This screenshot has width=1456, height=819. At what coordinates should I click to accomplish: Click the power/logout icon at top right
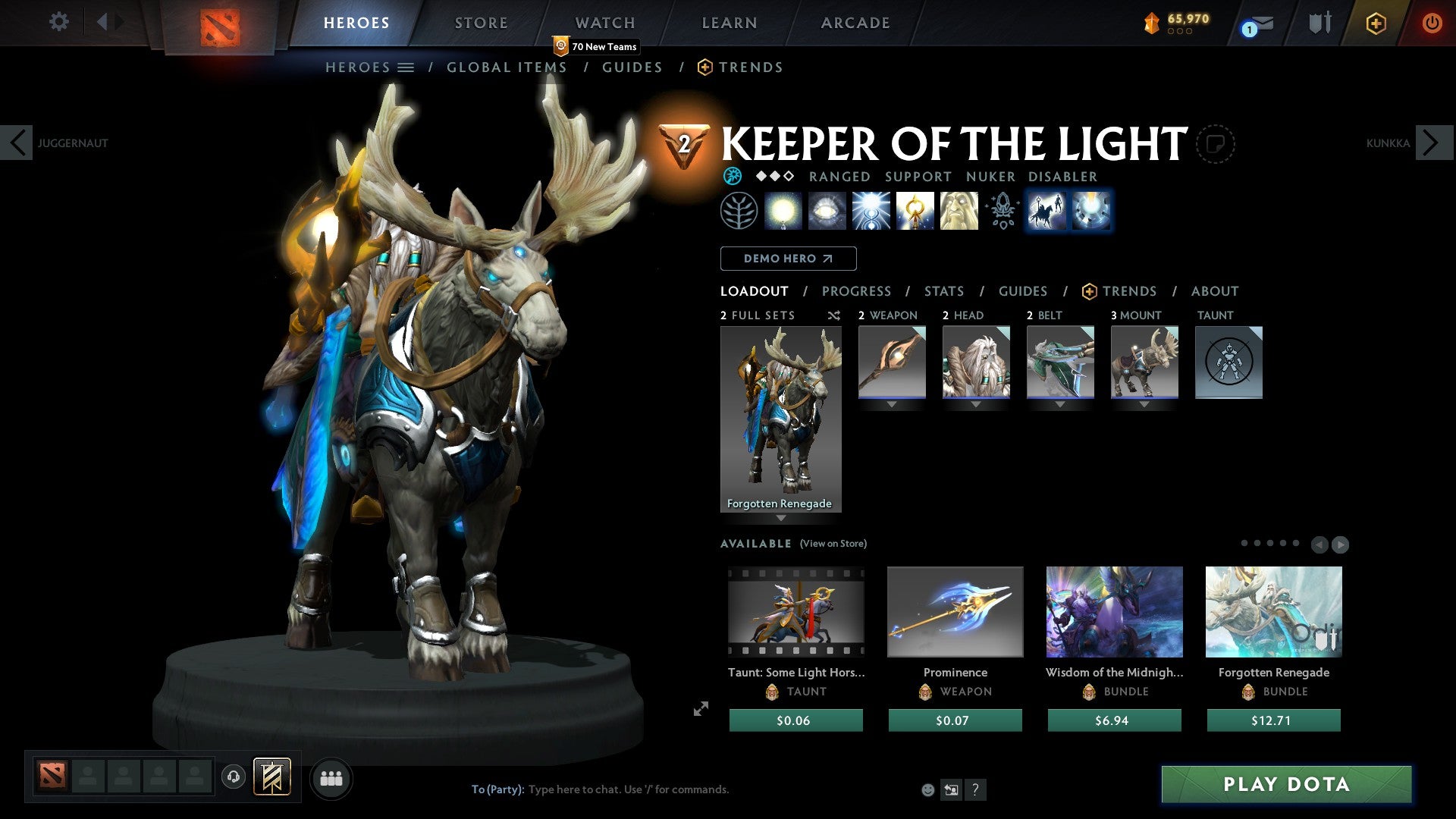click(x=1433, y=23)
